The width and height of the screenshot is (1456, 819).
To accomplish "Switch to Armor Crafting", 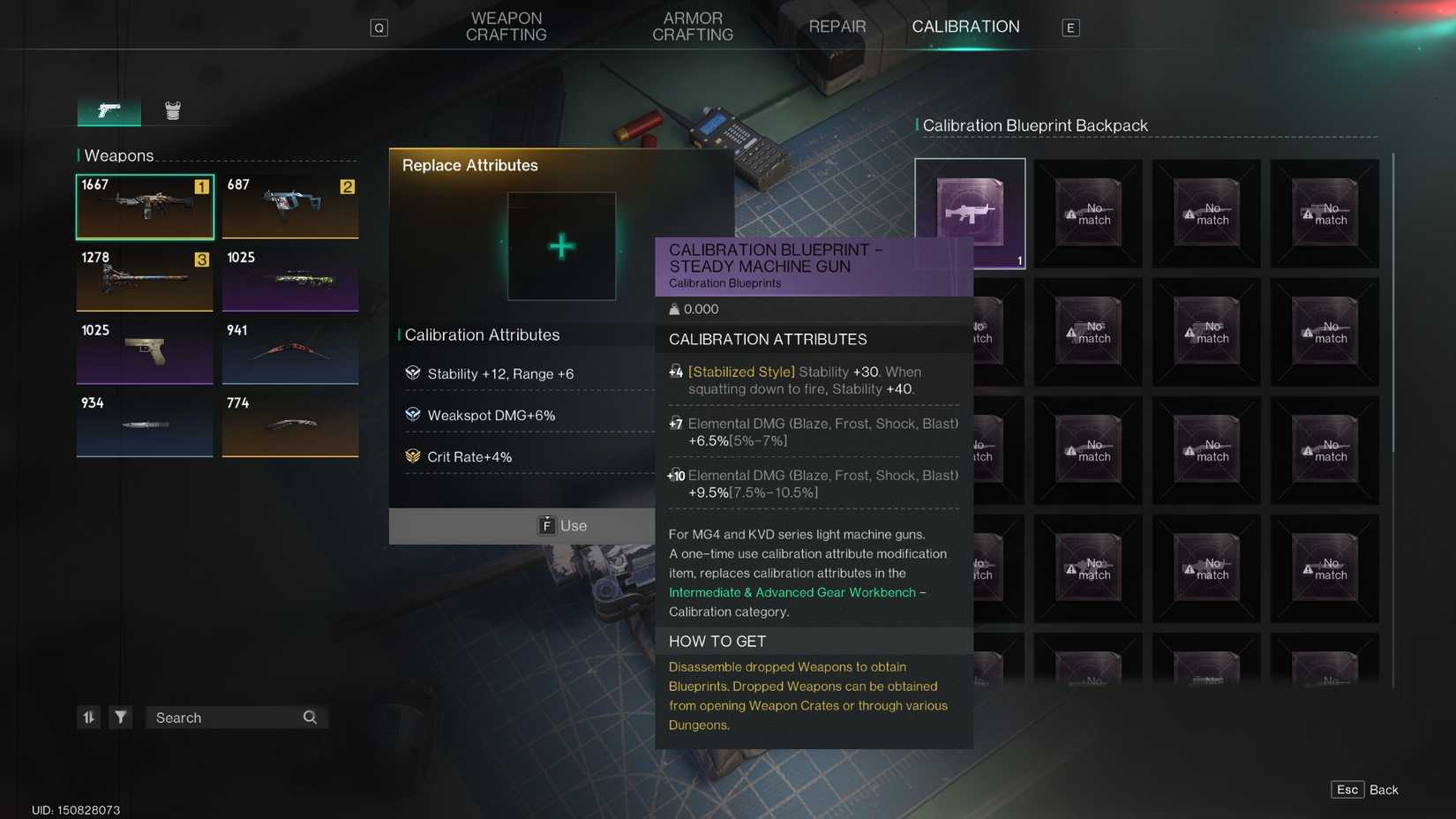I will coord(693,26).
